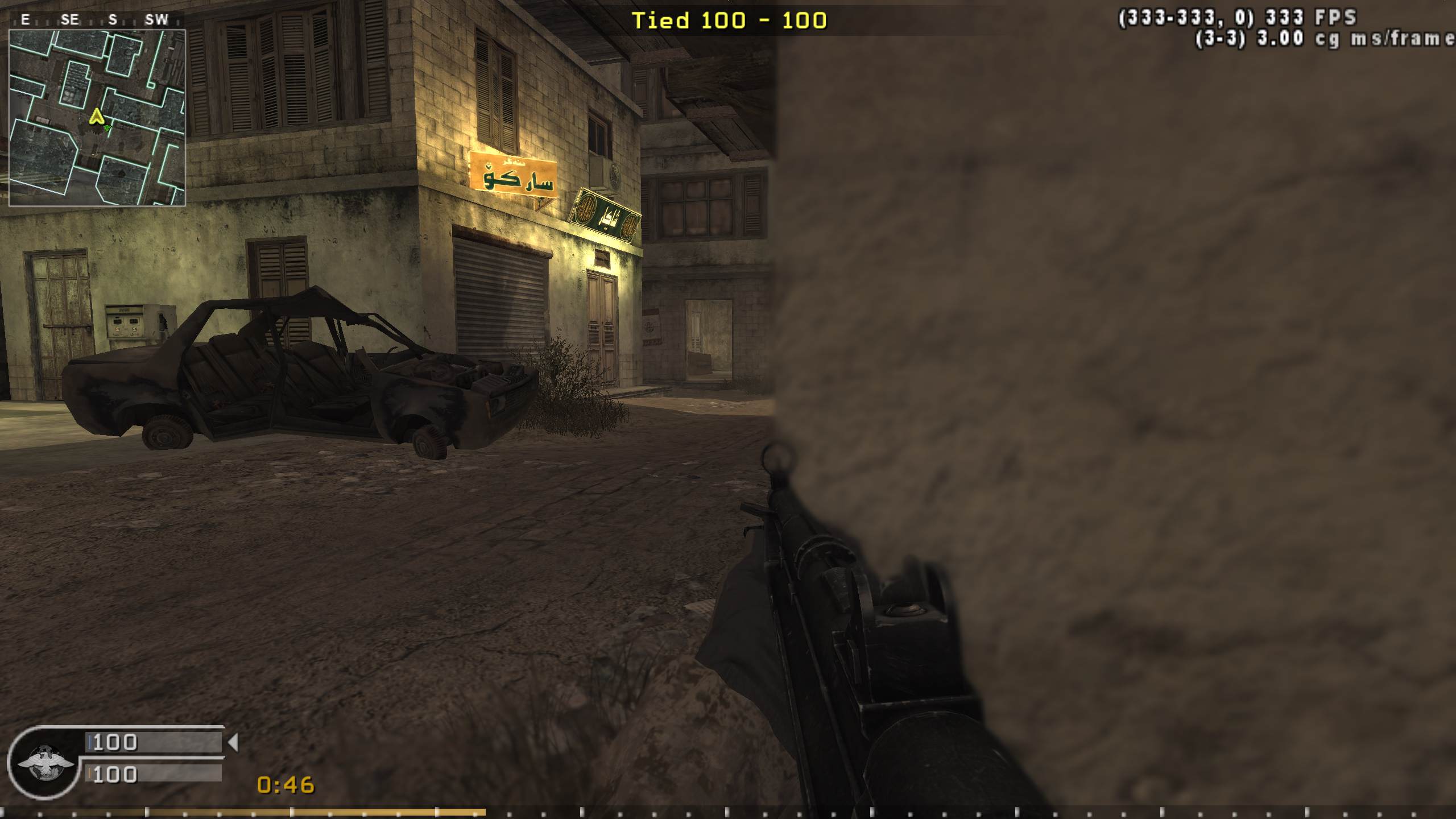Click the blue tick on the upper health bar
The image size is (1456, 819).
click(91, 742)
